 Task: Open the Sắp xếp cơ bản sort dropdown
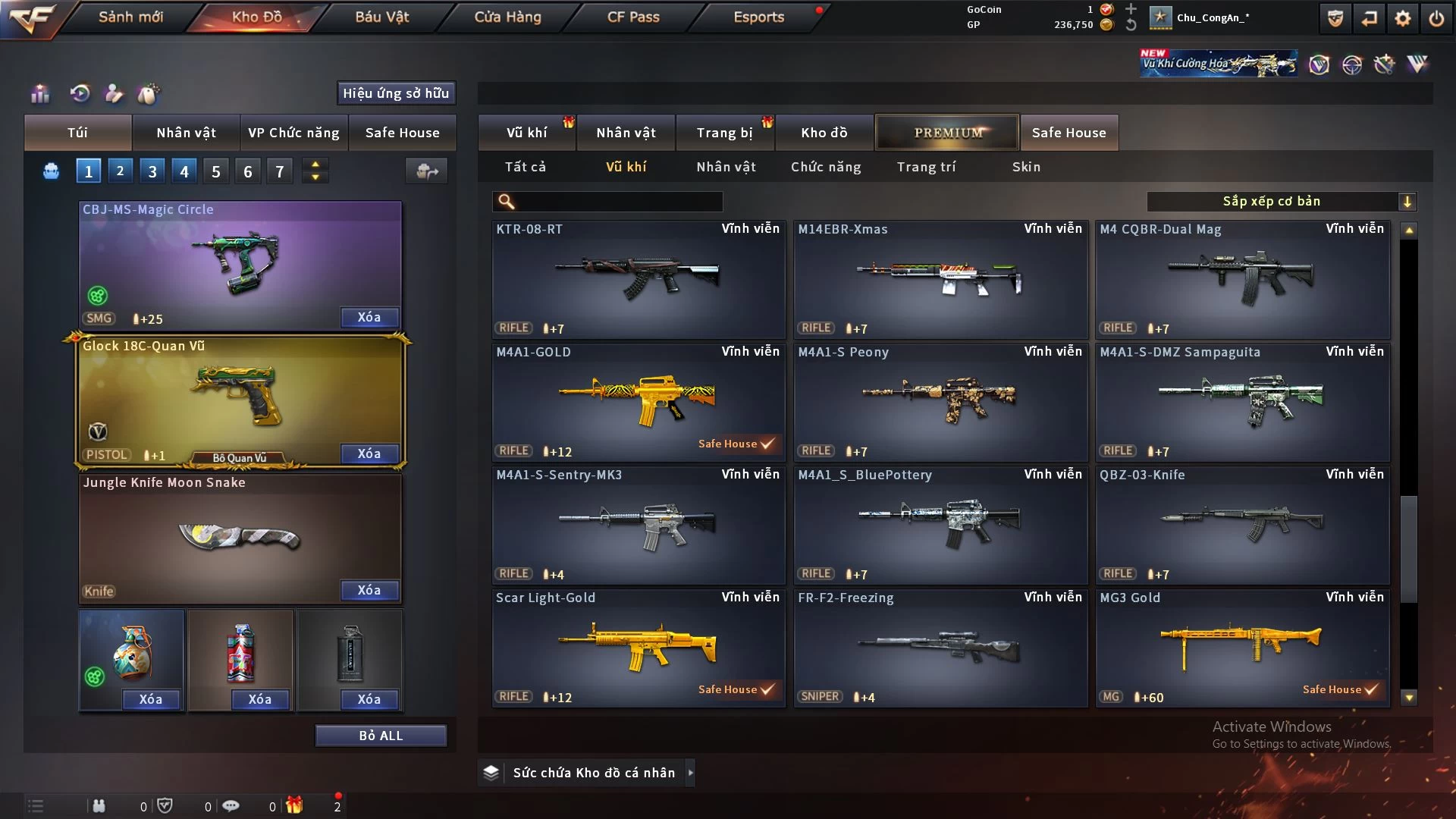click(1282, 202)
